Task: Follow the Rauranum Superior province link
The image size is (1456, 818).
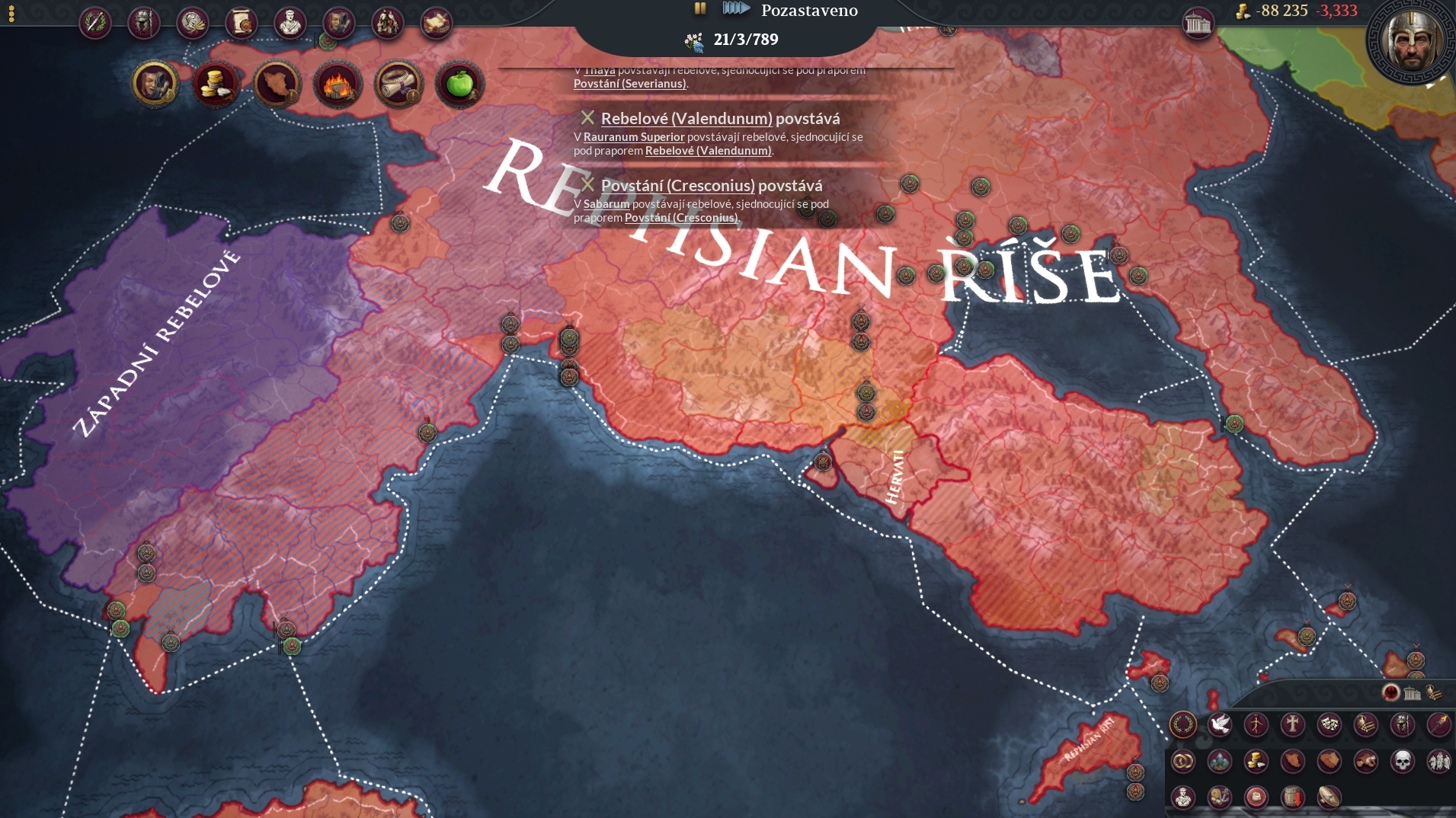Action: pos(634,137)
